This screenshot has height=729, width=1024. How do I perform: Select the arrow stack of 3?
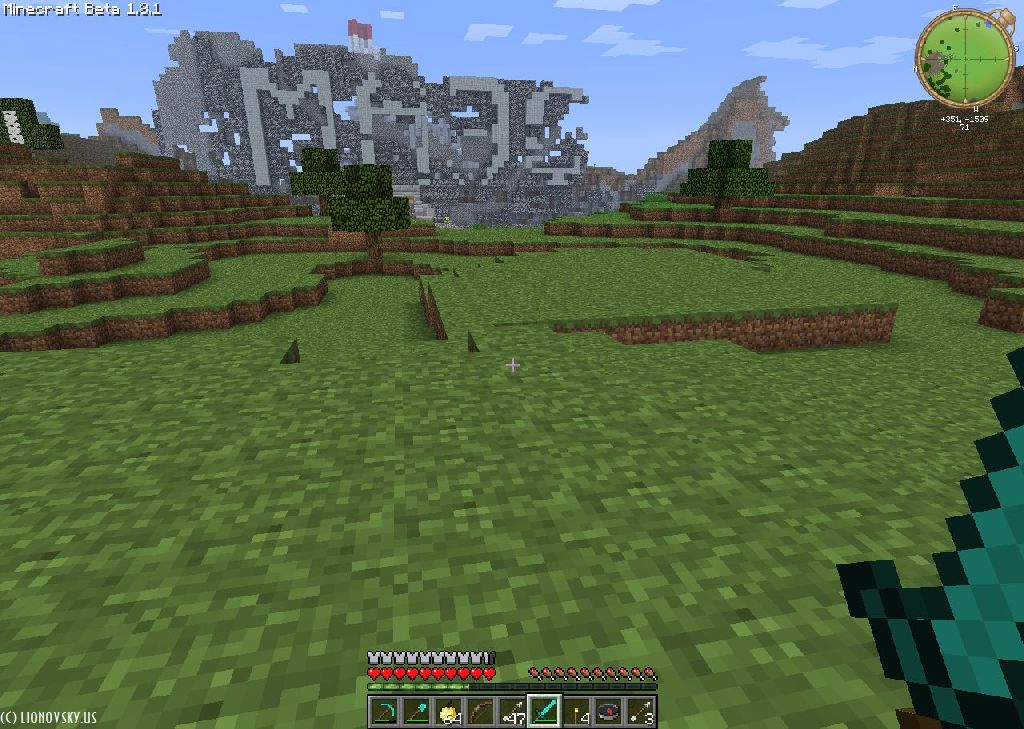click(x=640, y=712)
